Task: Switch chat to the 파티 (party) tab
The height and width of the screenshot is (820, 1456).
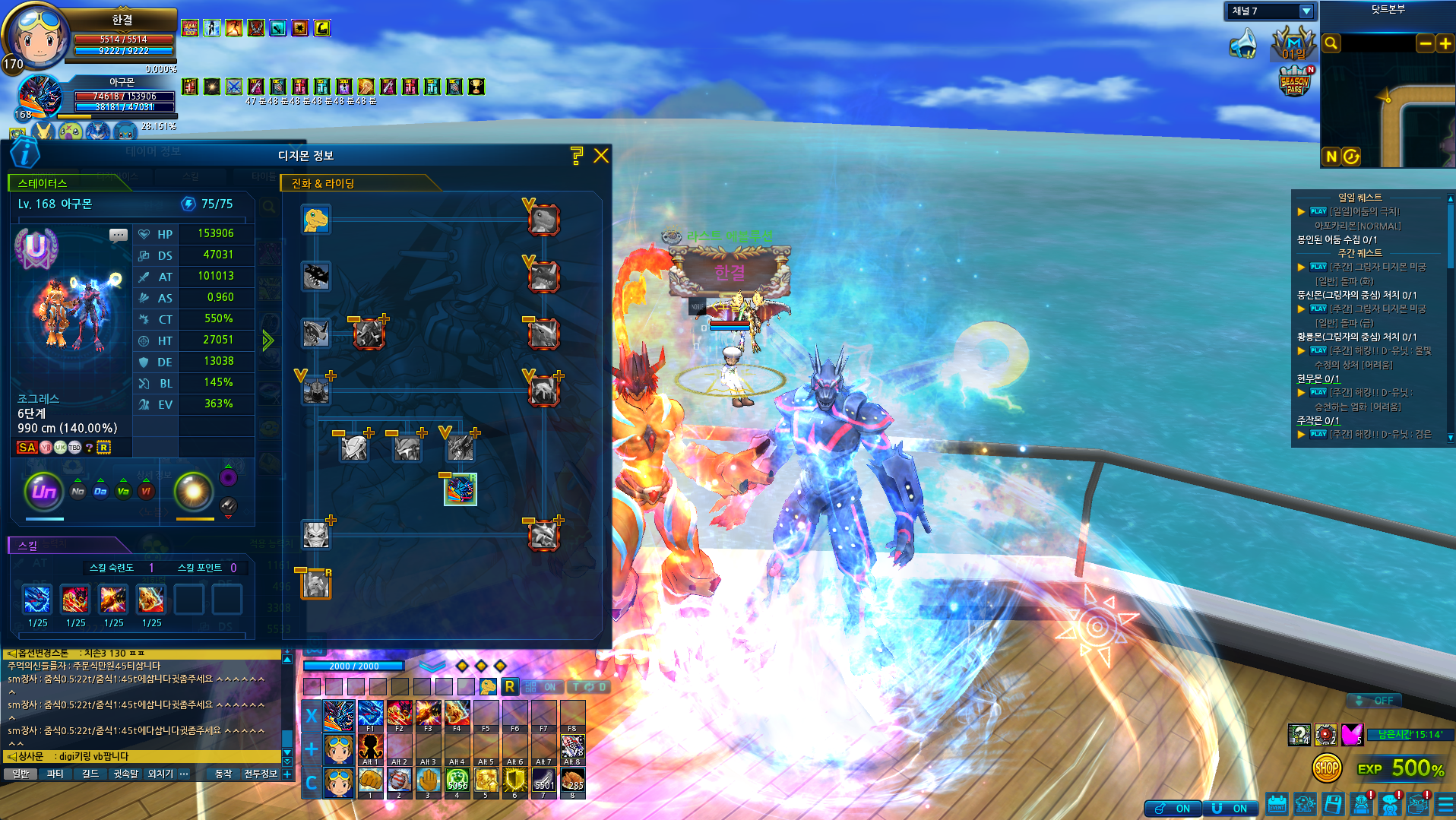Action: (x=55, y=774)
